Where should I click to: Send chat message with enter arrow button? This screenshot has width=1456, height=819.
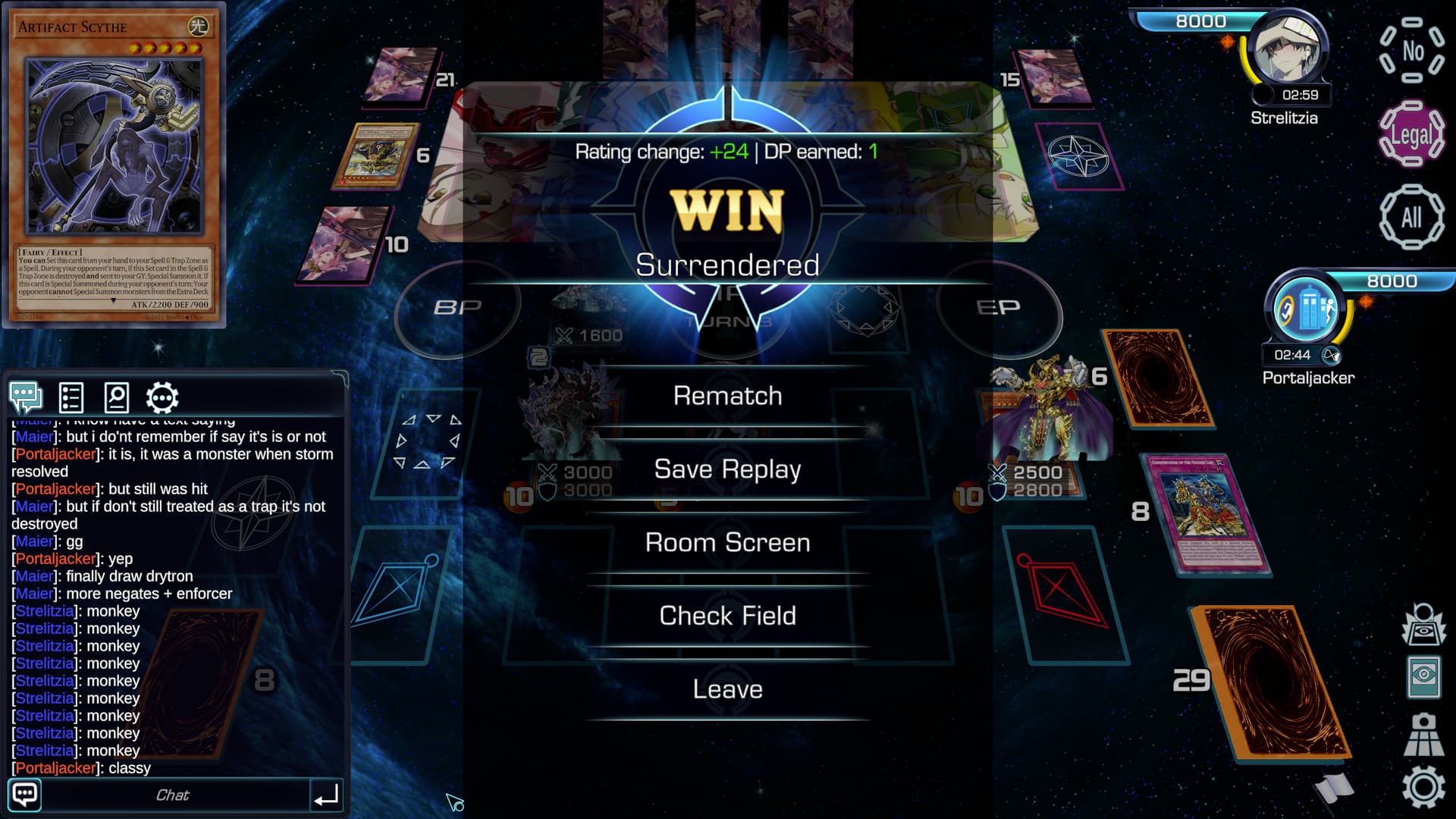coord(326,795)
